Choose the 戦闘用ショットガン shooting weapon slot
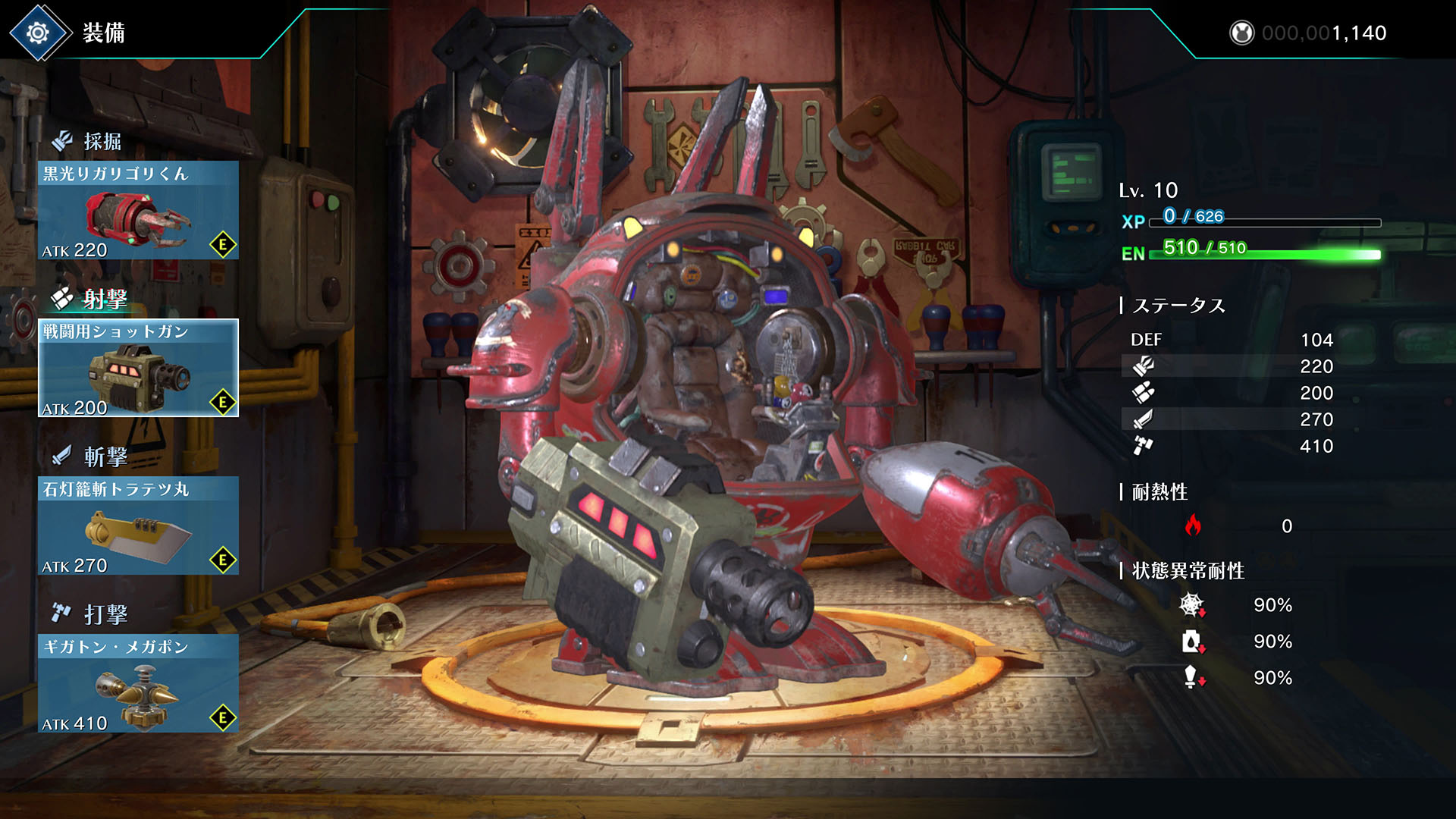1456x819 pixels. [x=138, y=369]
